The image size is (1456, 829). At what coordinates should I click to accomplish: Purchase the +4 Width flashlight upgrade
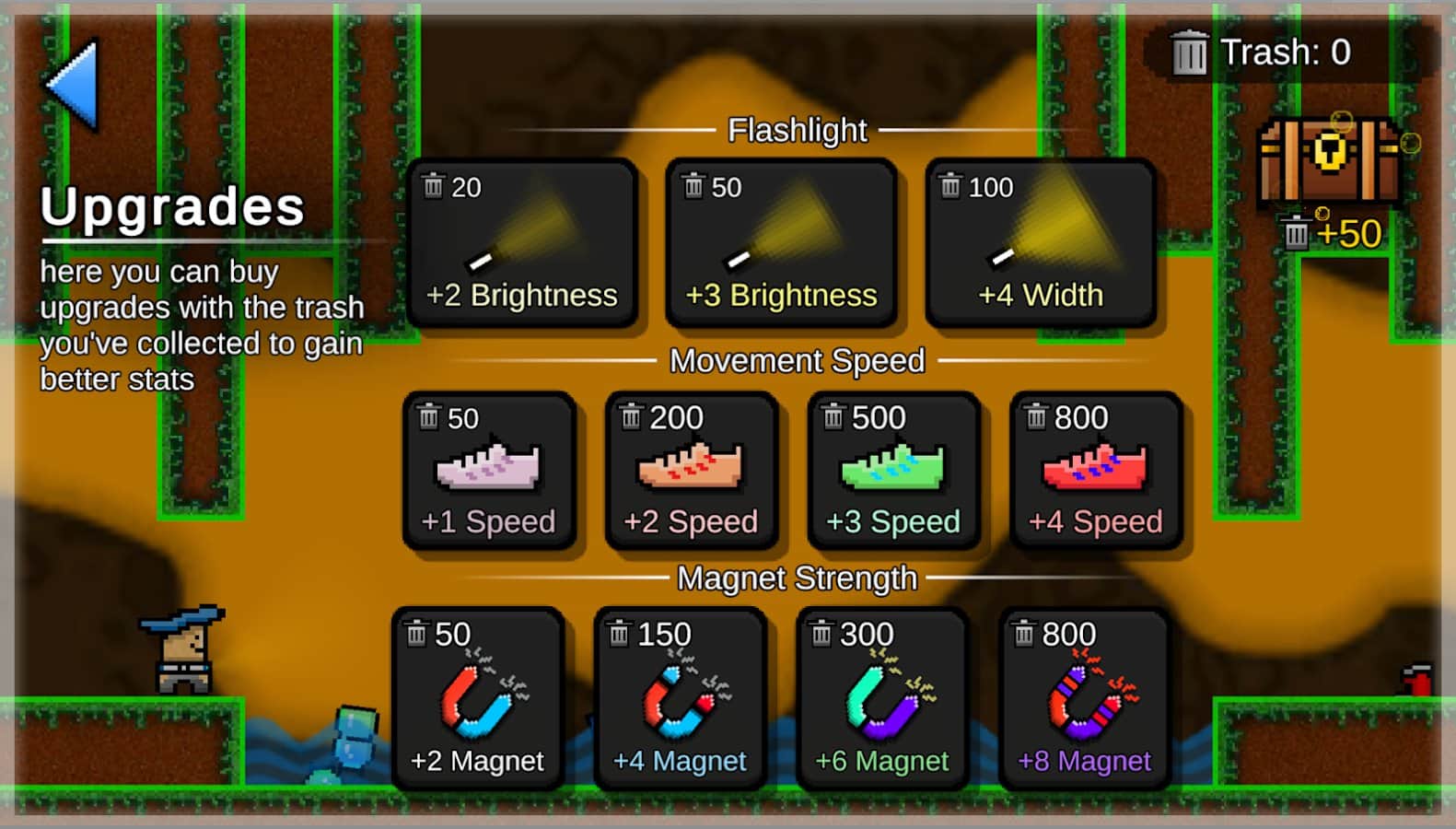(1041, 241)
